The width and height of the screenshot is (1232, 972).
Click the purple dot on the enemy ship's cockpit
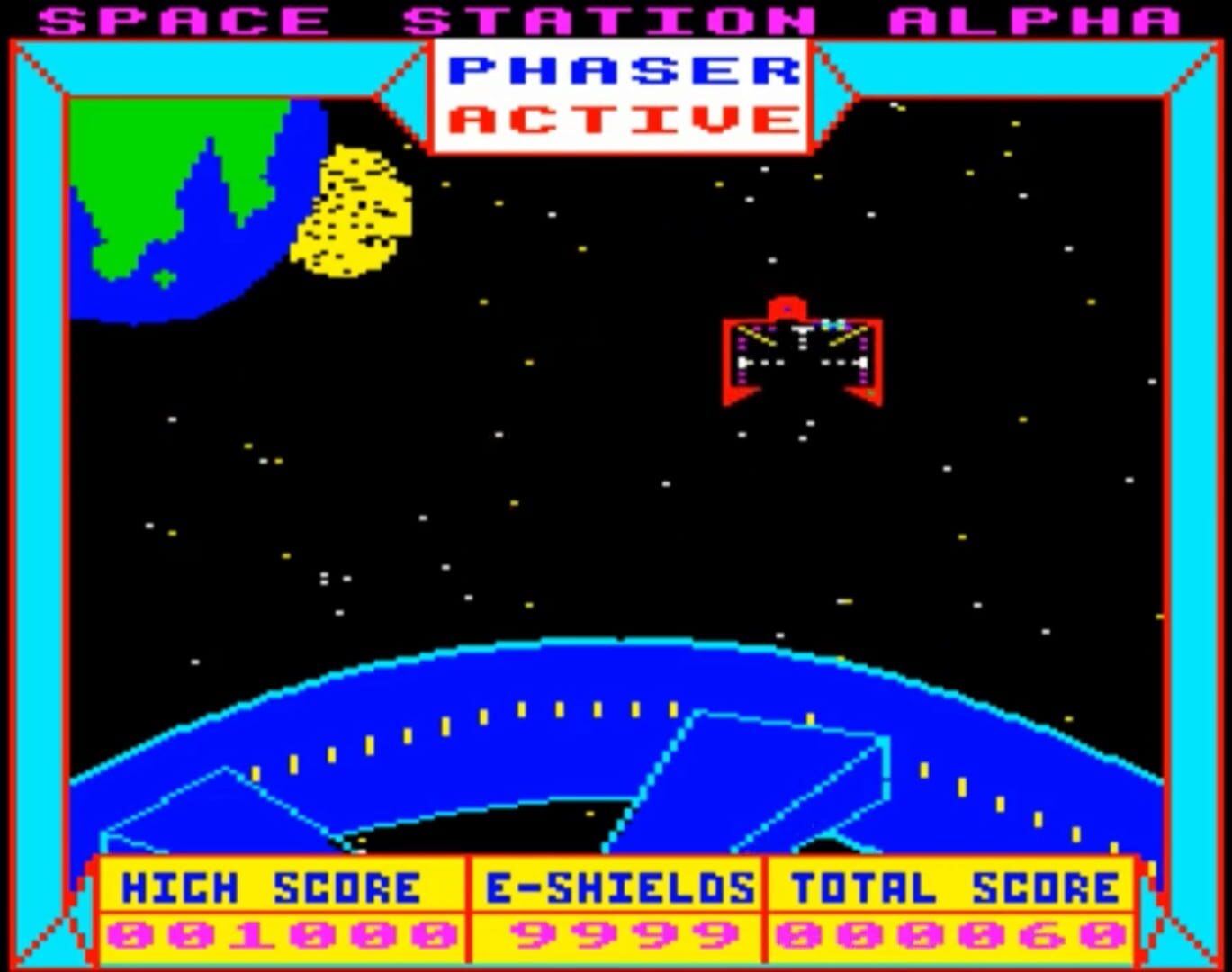click(x=787, y=309)
